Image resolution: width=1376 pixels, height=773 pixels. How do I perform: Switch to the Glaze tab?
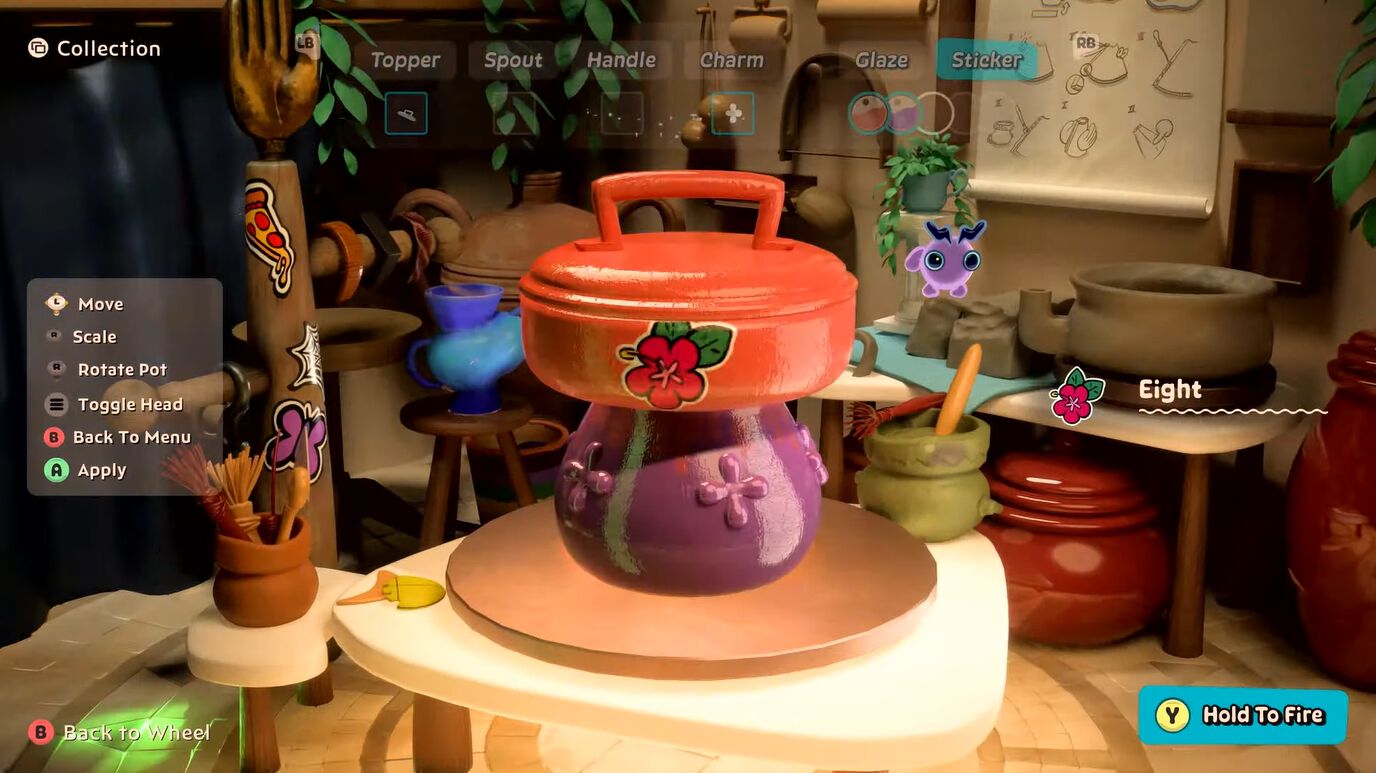coord(879,60)
